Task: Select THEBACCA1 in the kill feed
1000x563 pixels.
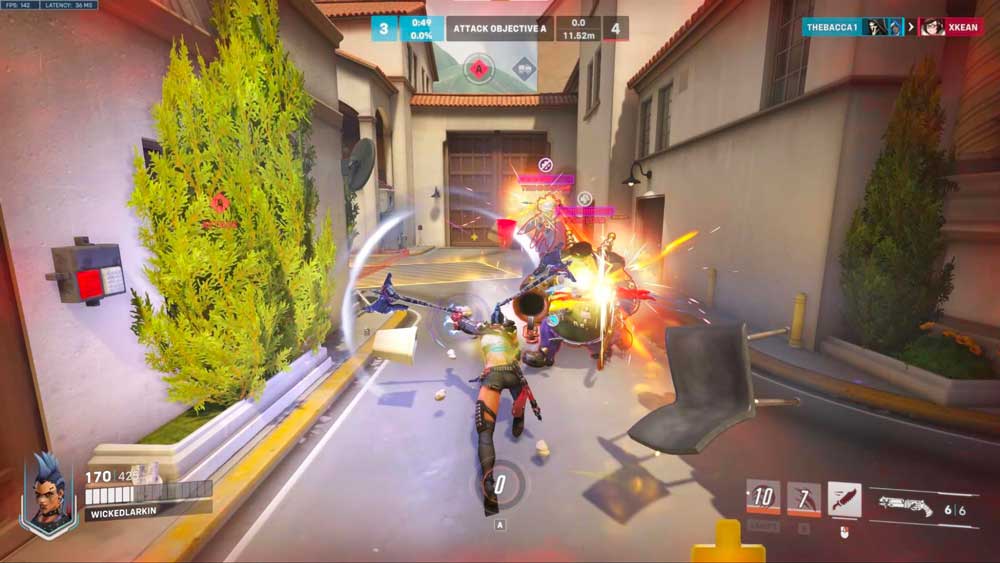Action: pos(832,27)
